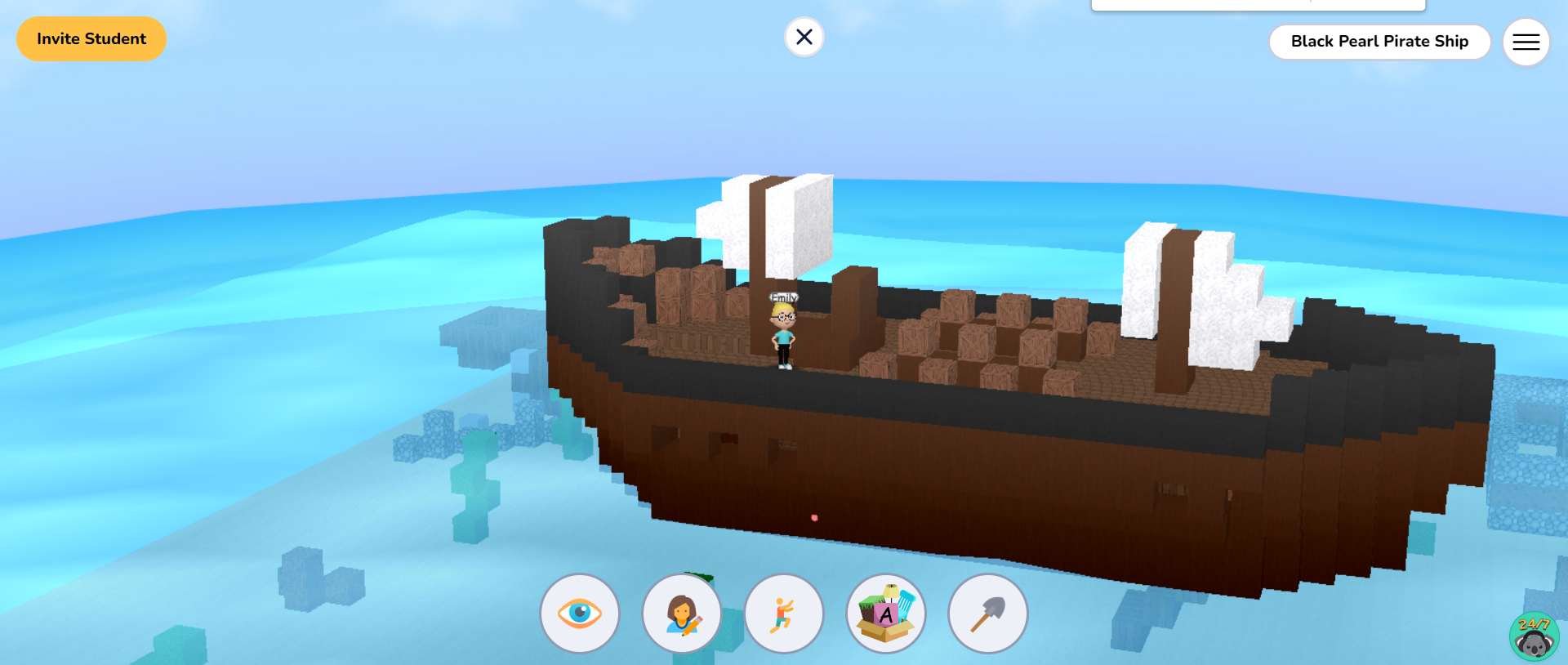Open the hamburger menu
This screenshot has width=1568, height=665.
(x=1526, y=42)
